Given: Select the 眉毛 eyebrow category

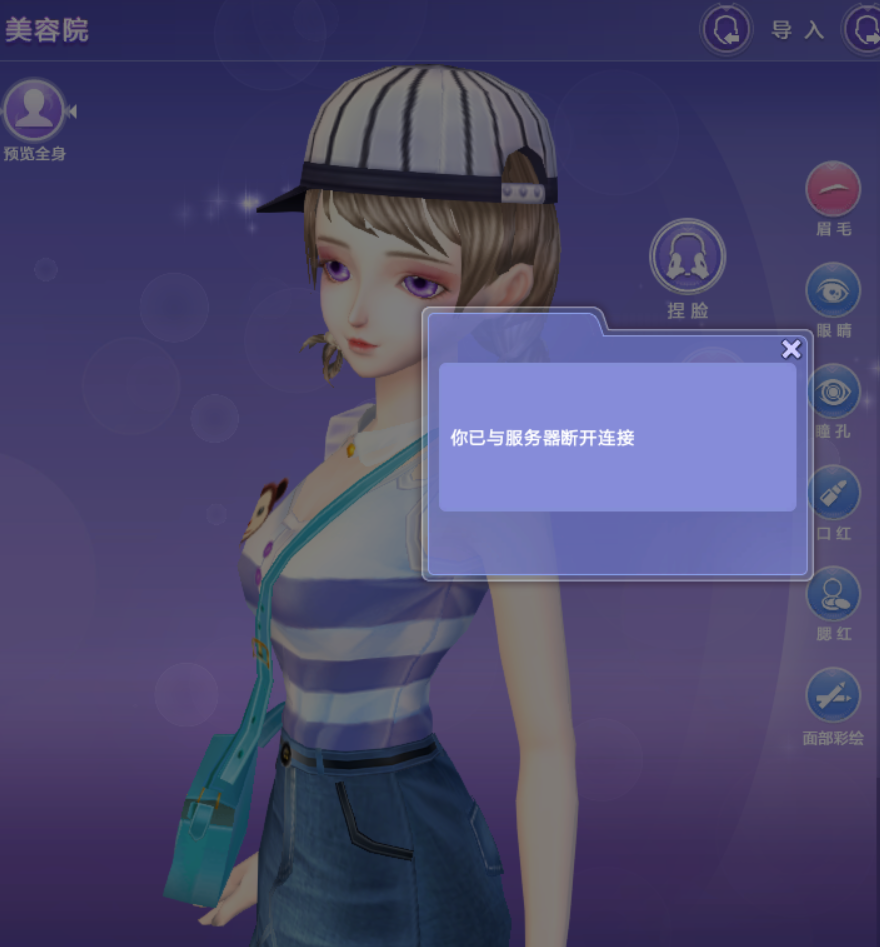Looking at the screenshot, I should point(833,190).
